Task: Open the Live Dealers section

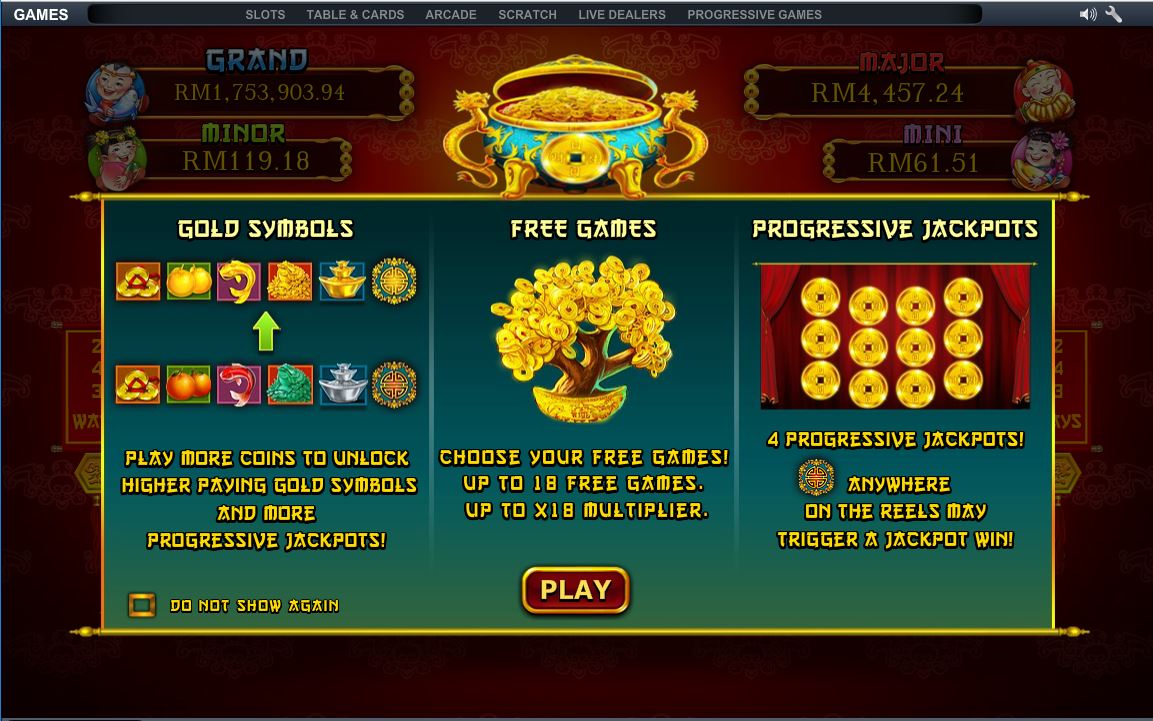Action: (x=621, y=15)
